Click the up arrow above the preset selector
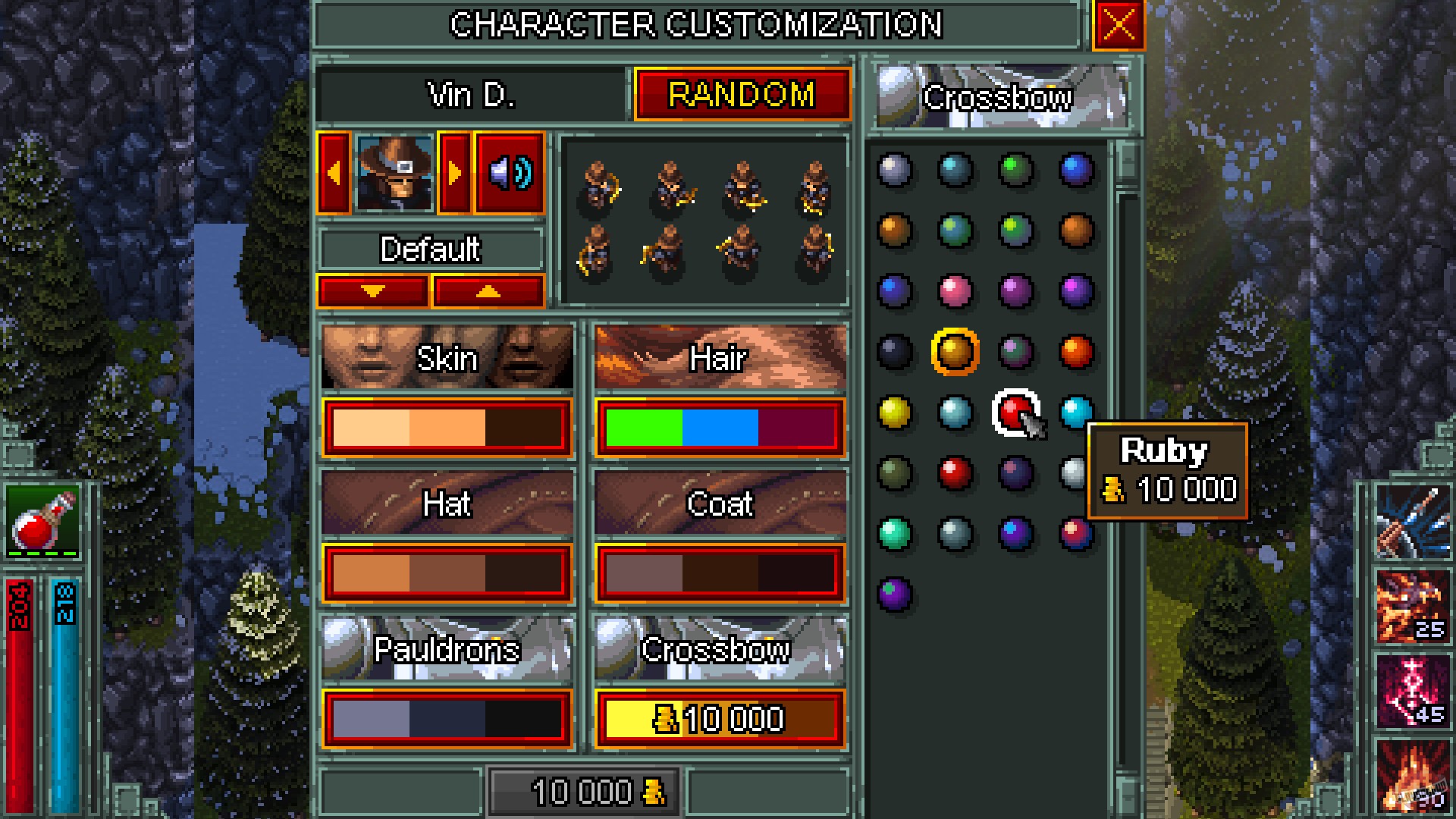This screenshot has width=1456, height=819. (488, 290)
